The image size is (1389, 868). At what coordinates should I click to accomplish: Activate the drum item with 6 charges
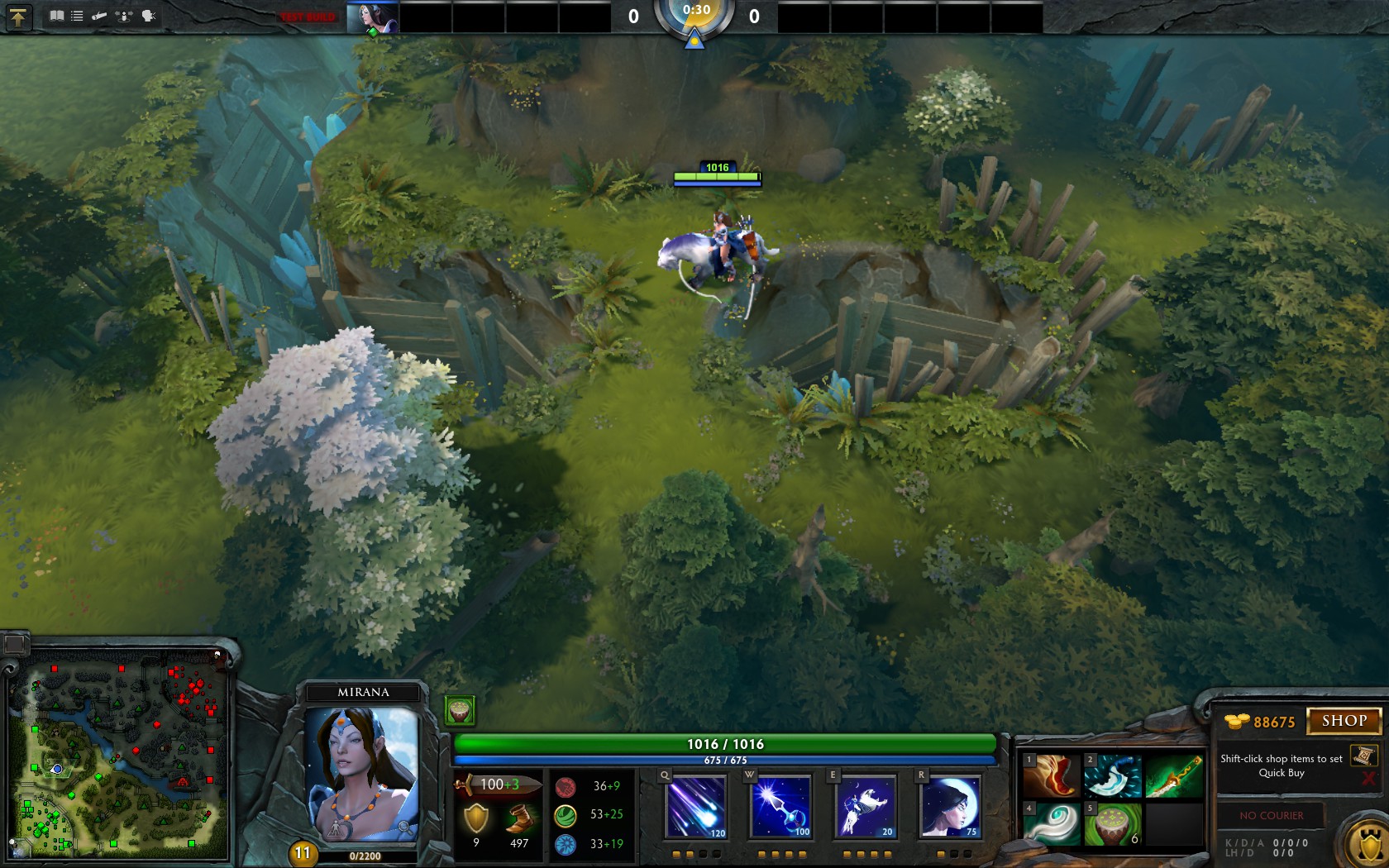click(1113, 823)
